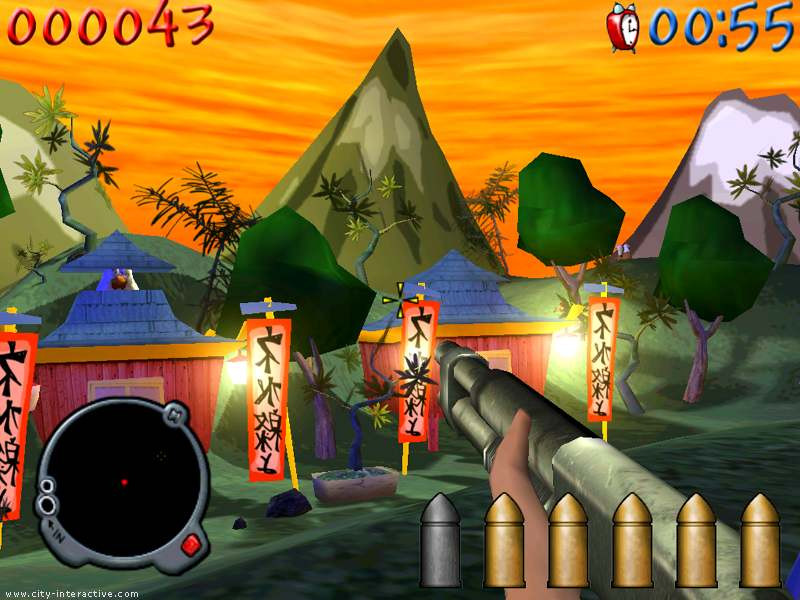
Task: Click the red alarm clock icon
Action: [623, 27]
